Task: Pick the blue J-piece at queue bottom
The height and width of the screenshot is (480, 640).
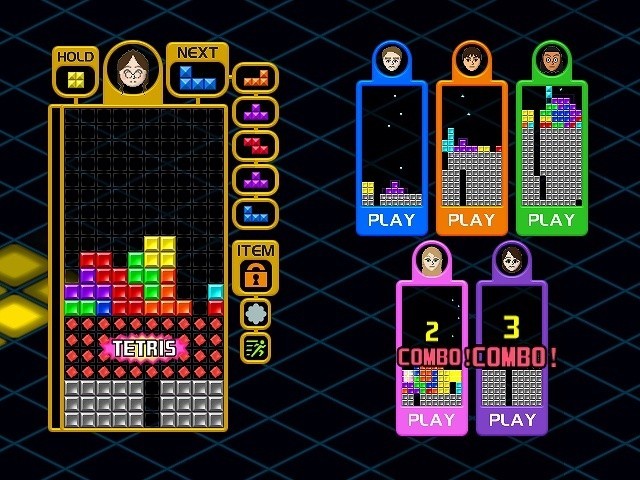Action: coord(255,213)
